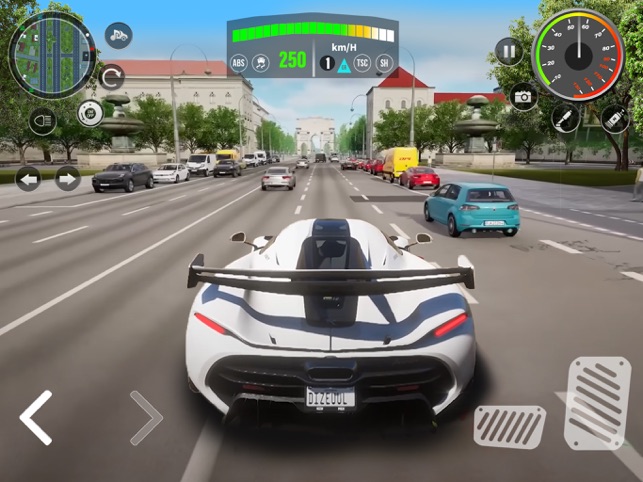Toggle the skidding car stability icon
The width and height of the screenshot is (643, 482).
pyautogui.click(x=260, y=62)
